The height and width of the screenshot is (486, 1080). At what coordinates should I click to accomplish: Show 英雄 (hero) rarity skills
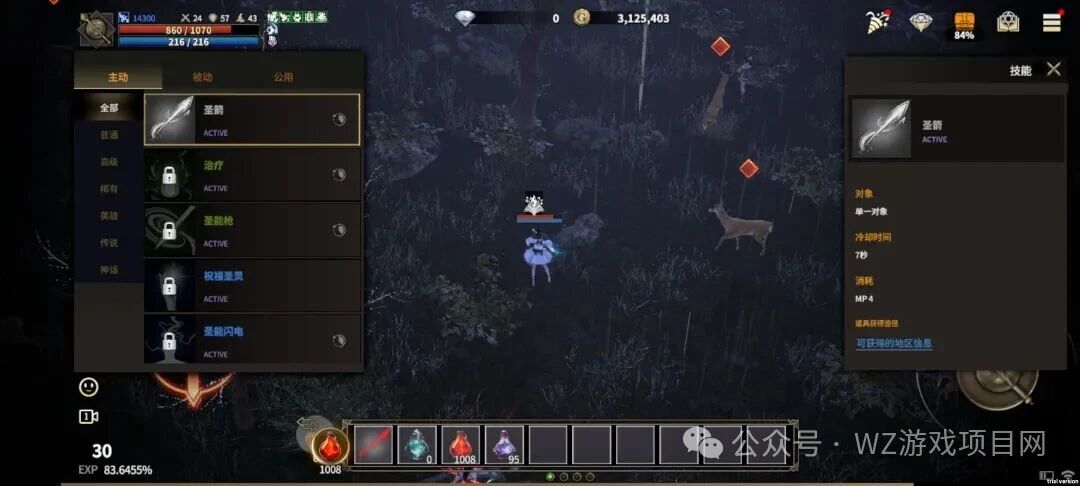tap(109, 216)
